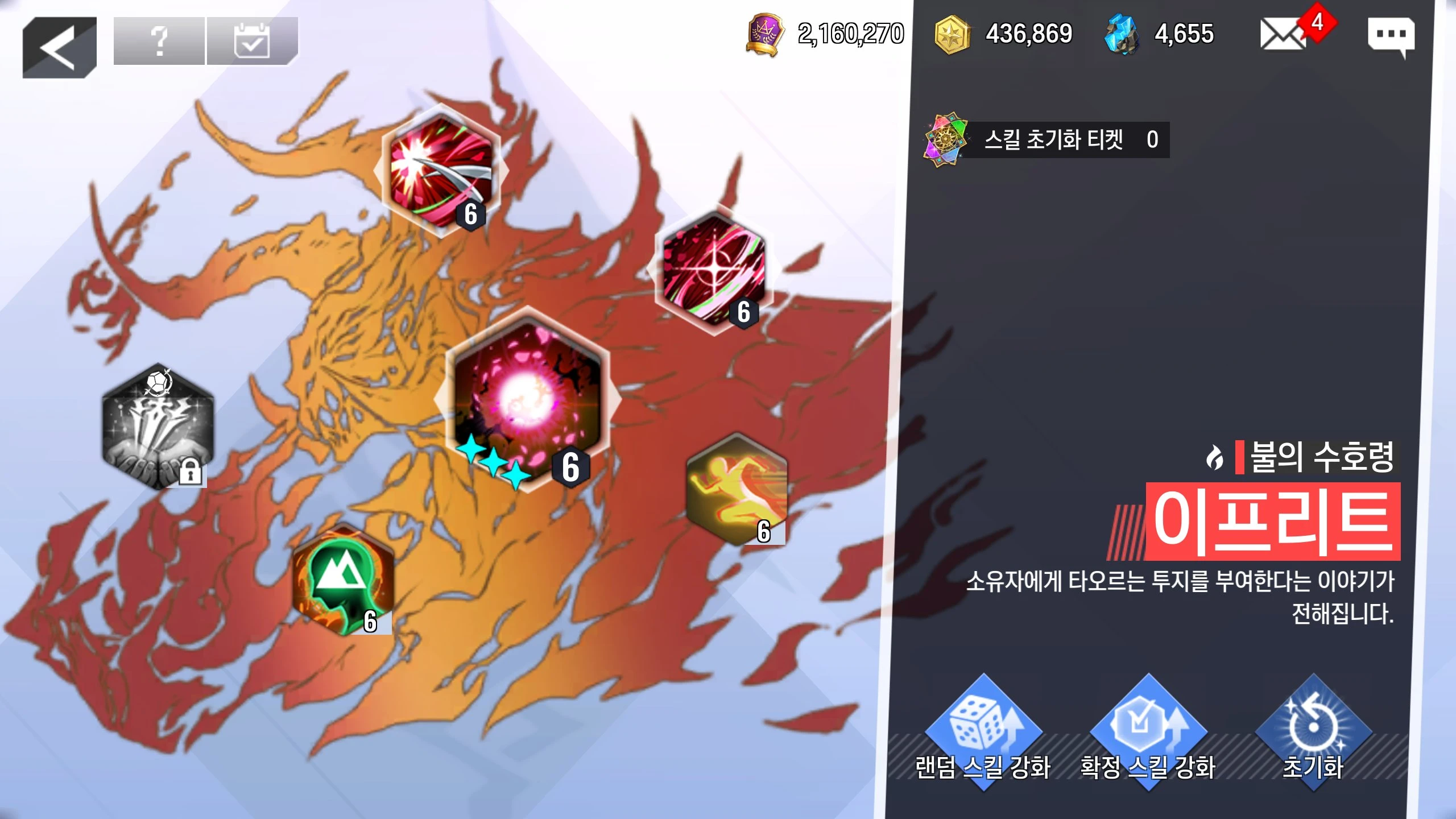Tap the blue crystal currency icon
Image resolution: width=1456 pixels, height=819 pixels.
tap(1122, 34)
